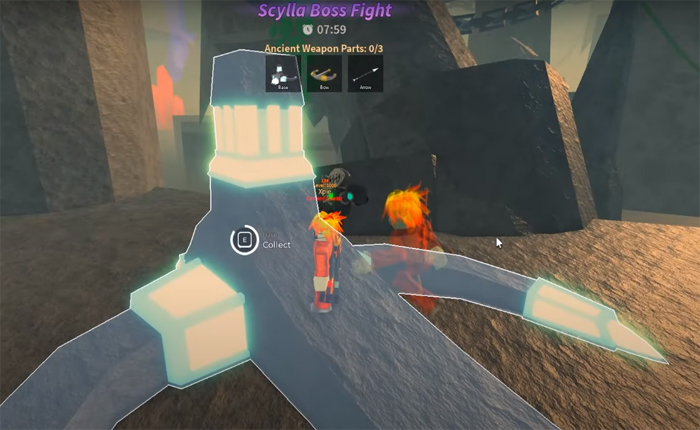
Task: Select the Bow weapon part icon
Action: tap(325, 73)
